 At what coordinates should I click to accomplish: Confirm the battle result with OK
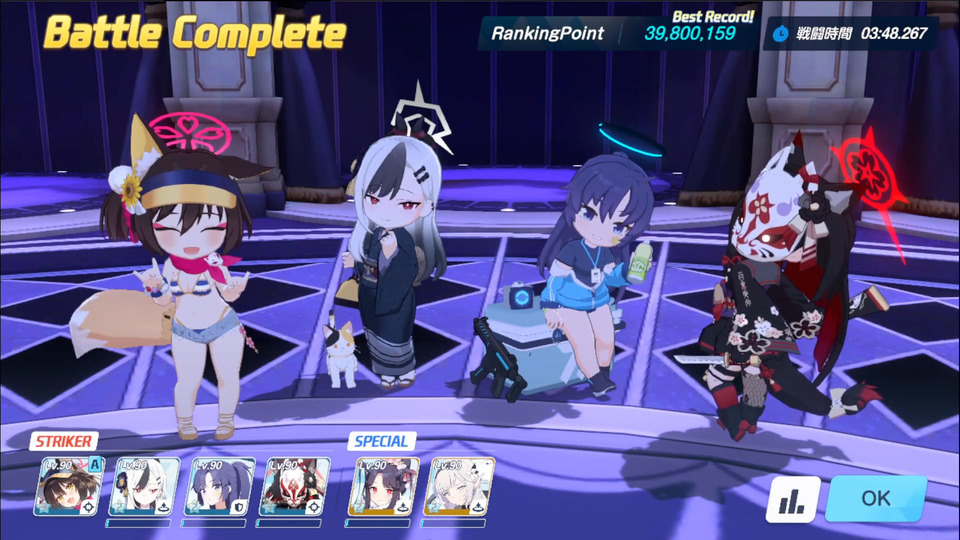875,498
